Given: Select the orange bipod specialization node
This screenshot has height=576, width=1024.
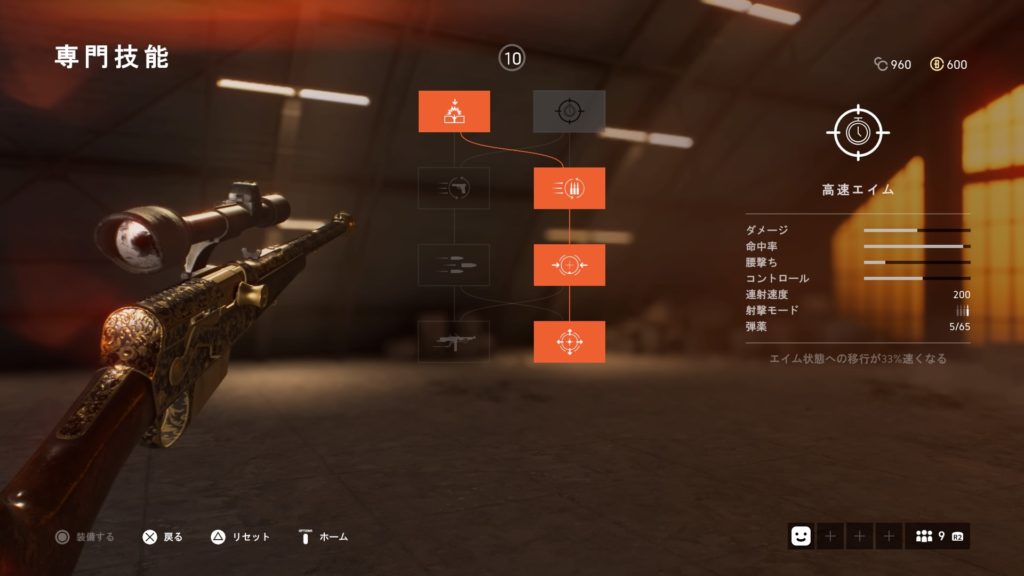Looking at the screenshot, I should 454,111.
